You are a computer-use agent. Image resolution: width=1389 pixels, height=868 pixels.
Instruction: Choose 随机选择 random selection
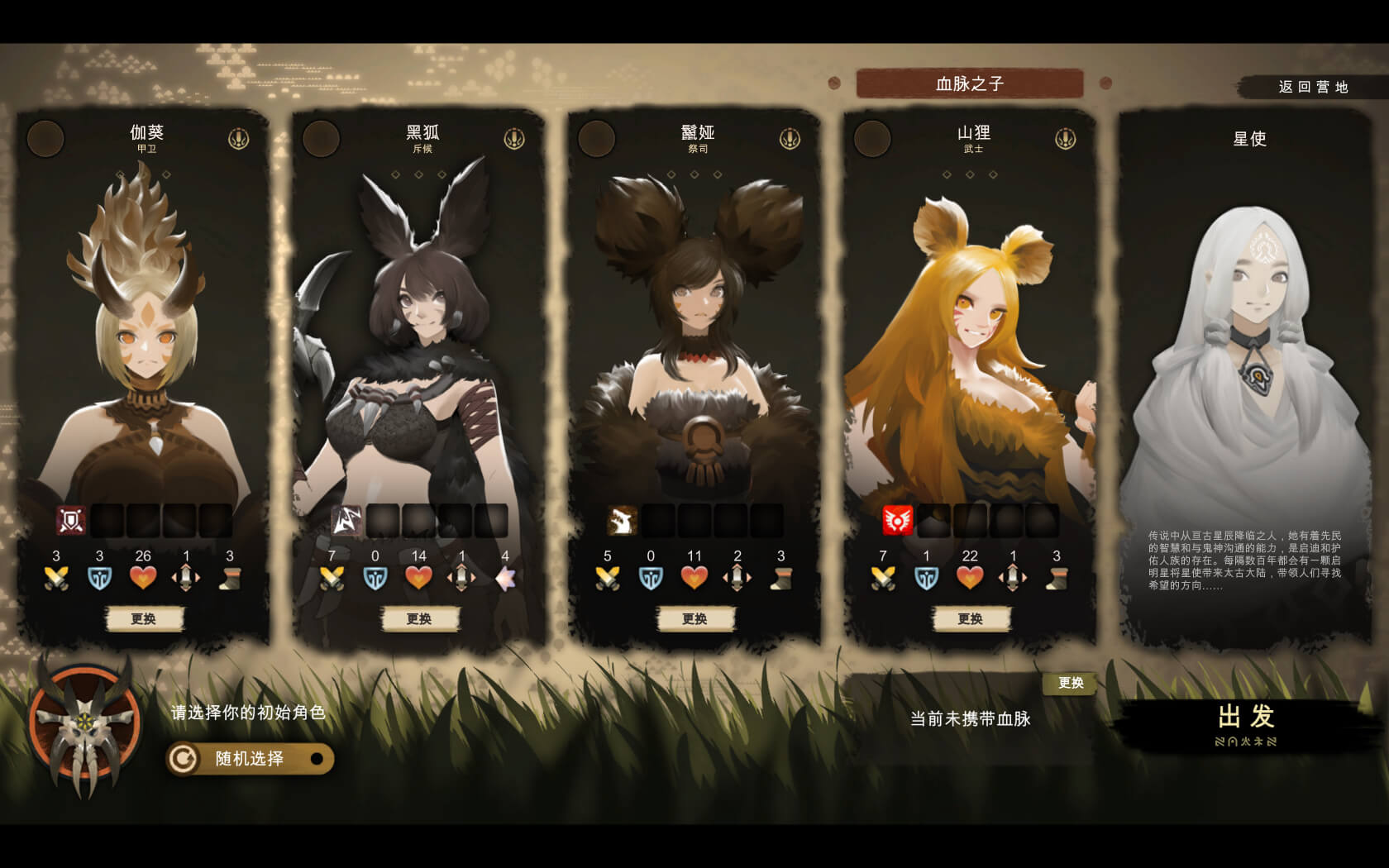250,759
